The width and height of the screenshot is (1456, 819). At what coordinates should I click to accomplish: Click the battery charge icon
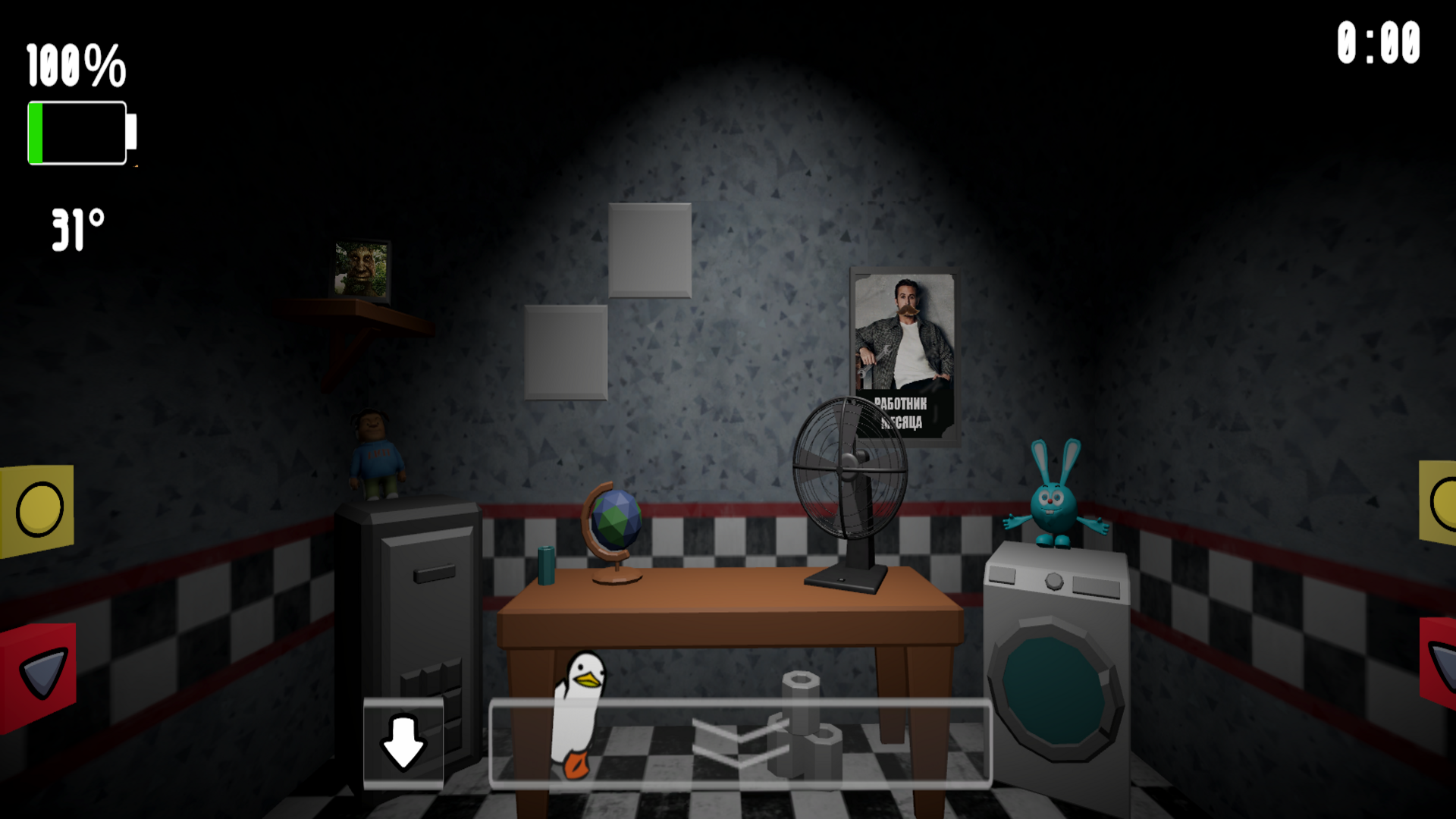click(78, 133)
